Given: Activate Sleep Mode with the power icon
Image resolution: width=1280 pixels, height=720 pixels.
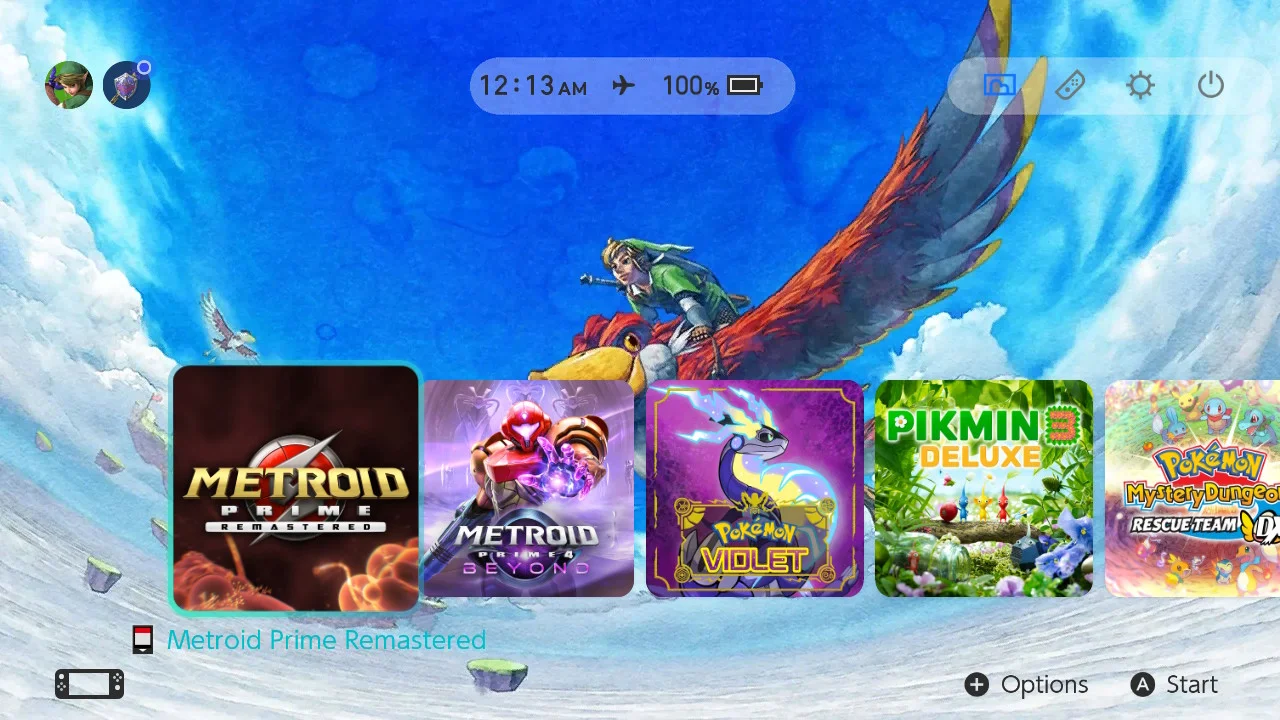Looking at the screenshot, I should tap(1210, 85).
